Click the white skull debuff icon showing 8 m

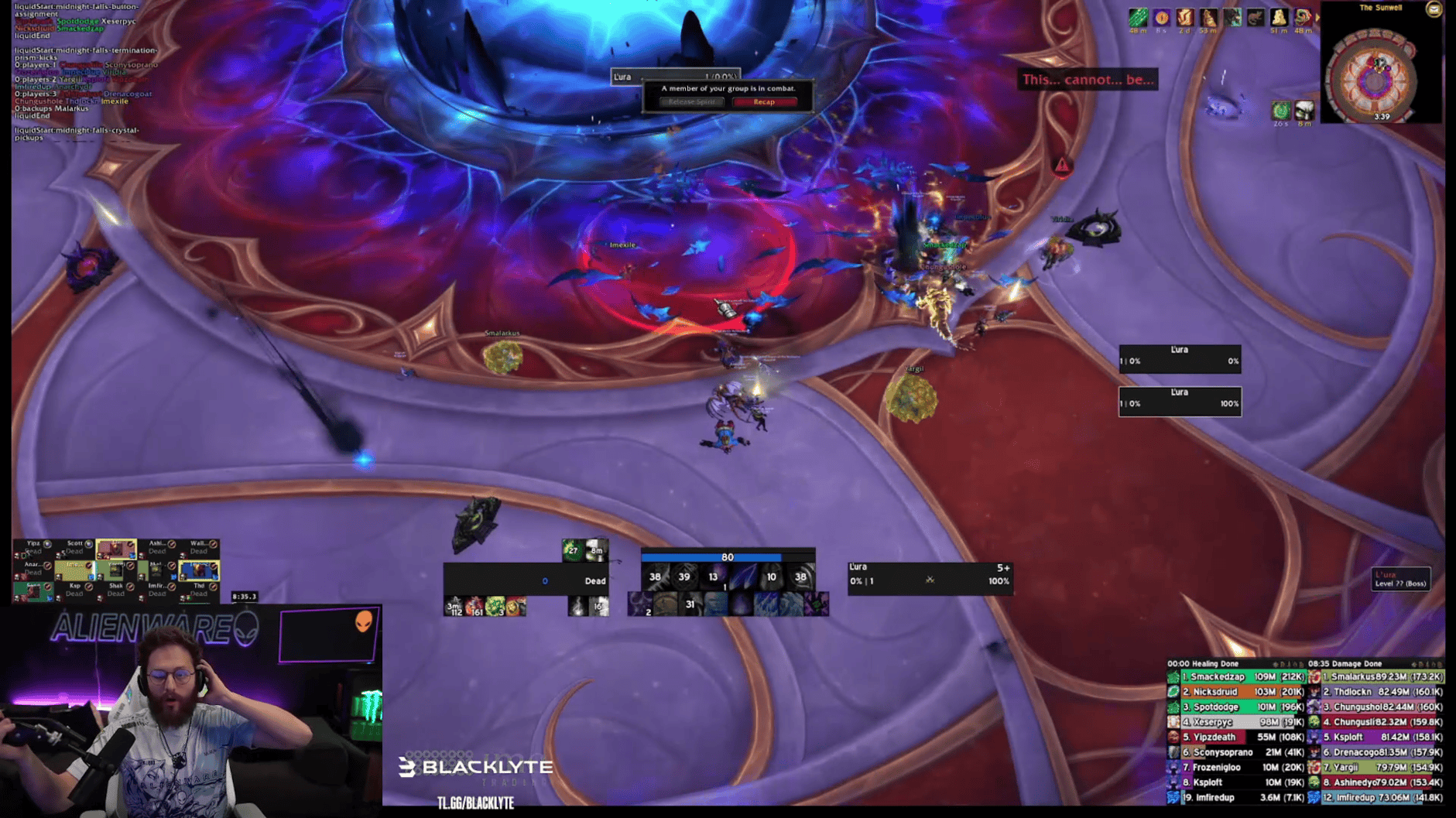tap(1304, 111)
